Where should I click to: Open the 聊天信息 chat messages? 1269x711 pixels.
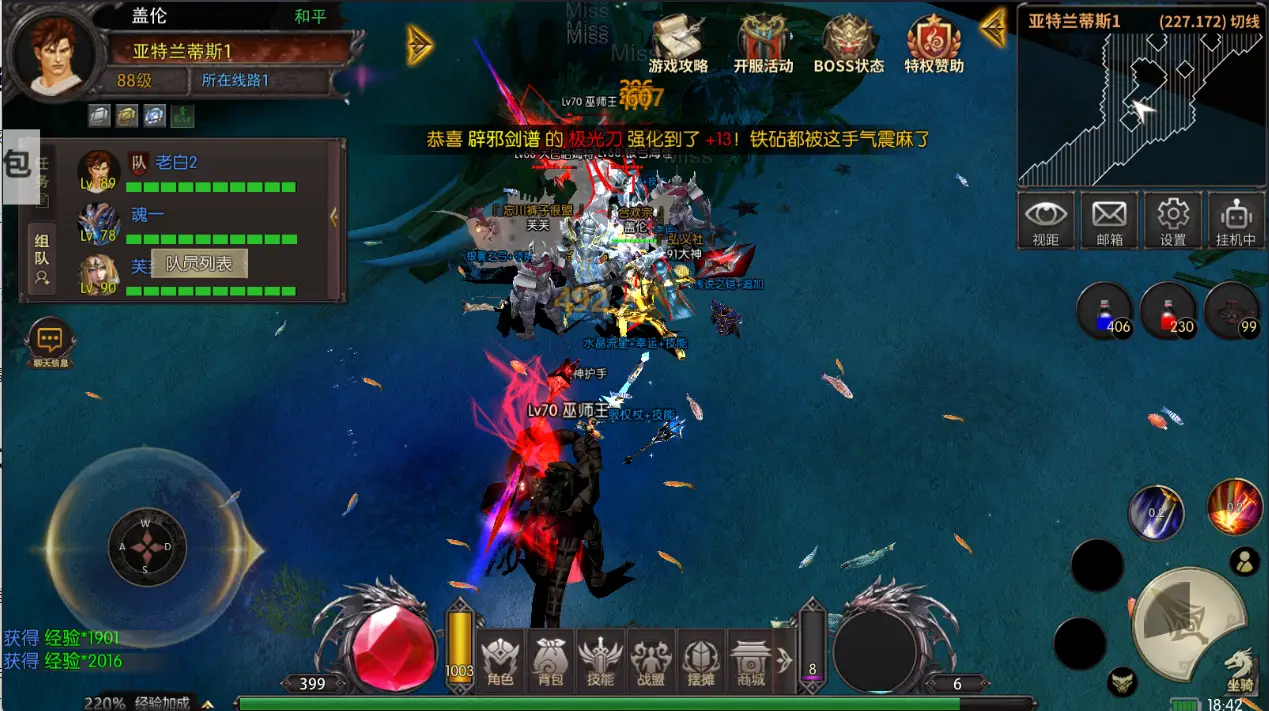point(50,343)
